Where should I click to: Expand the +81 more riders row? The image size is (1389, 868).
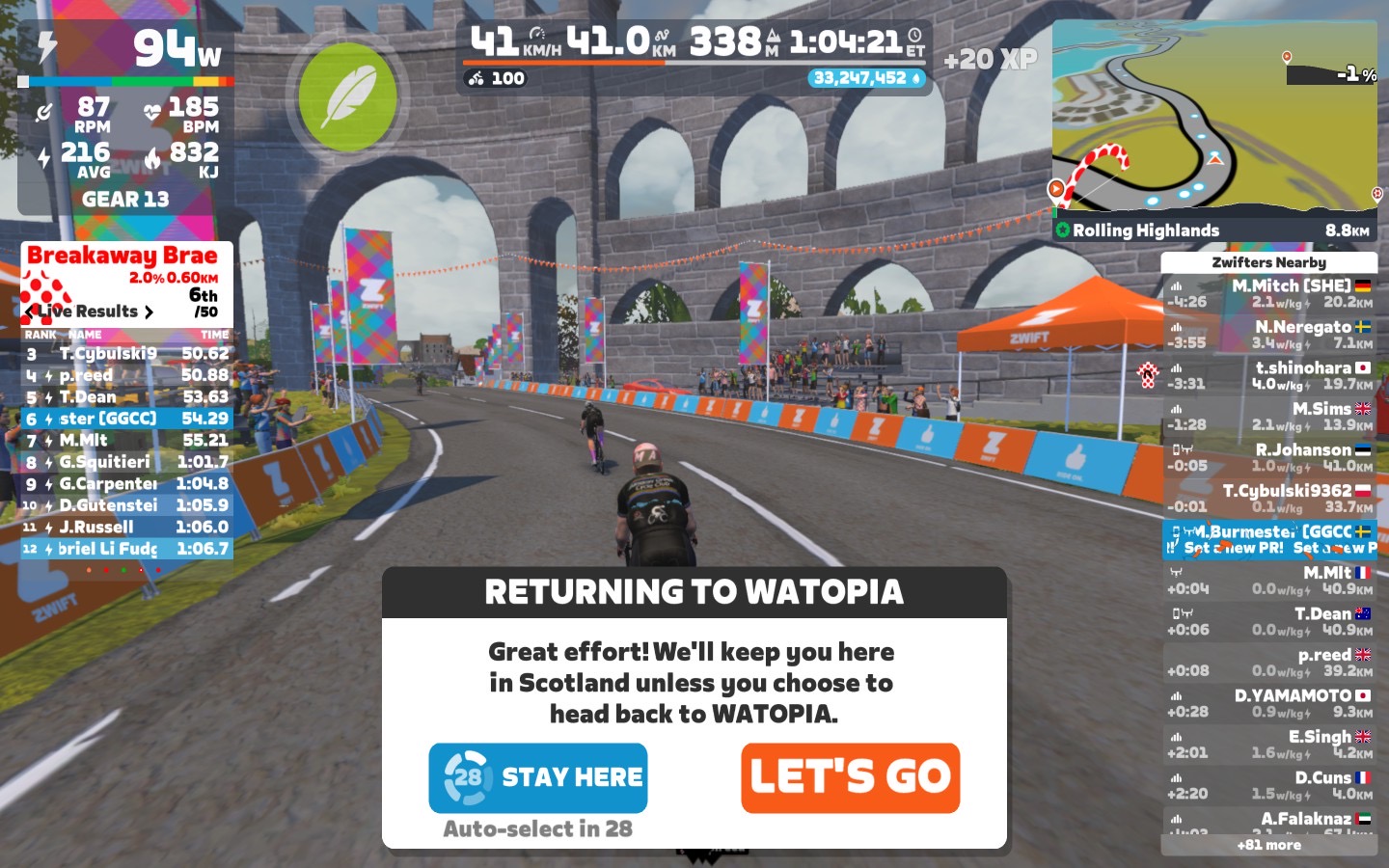point(1269,845)
